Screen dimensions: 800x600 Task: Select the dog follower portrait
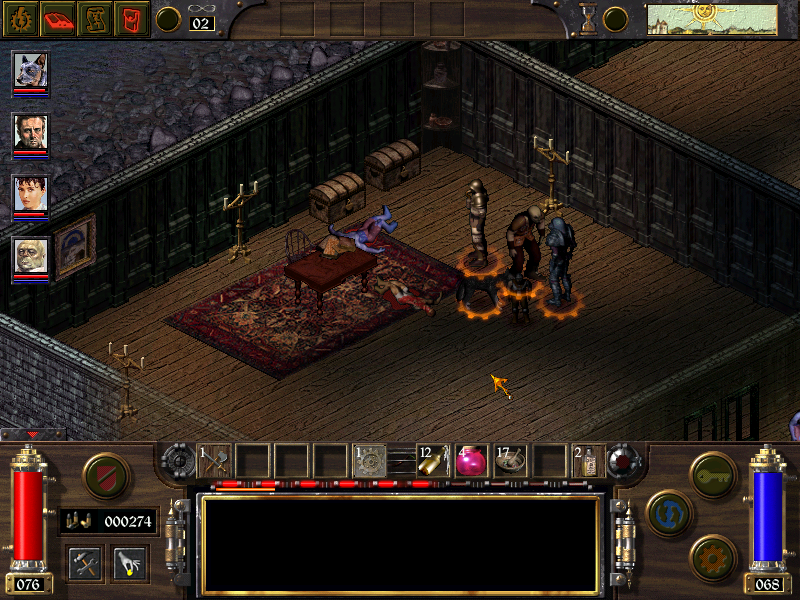tap(30, 71)
